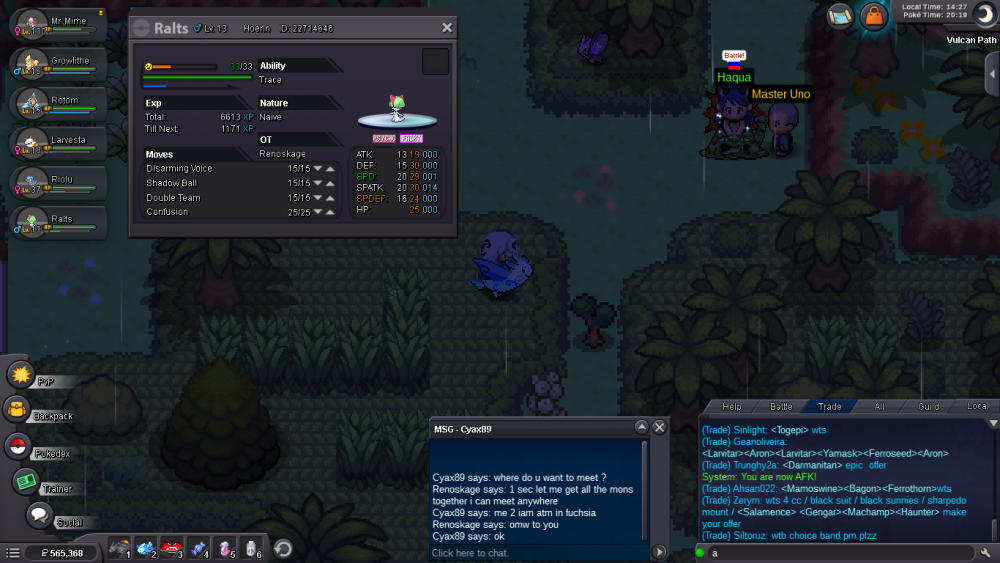Screen dimensions: 1000x563
Task: Close the Ralts summary panel
Action: pyautogui.click(x=447, y=28)
